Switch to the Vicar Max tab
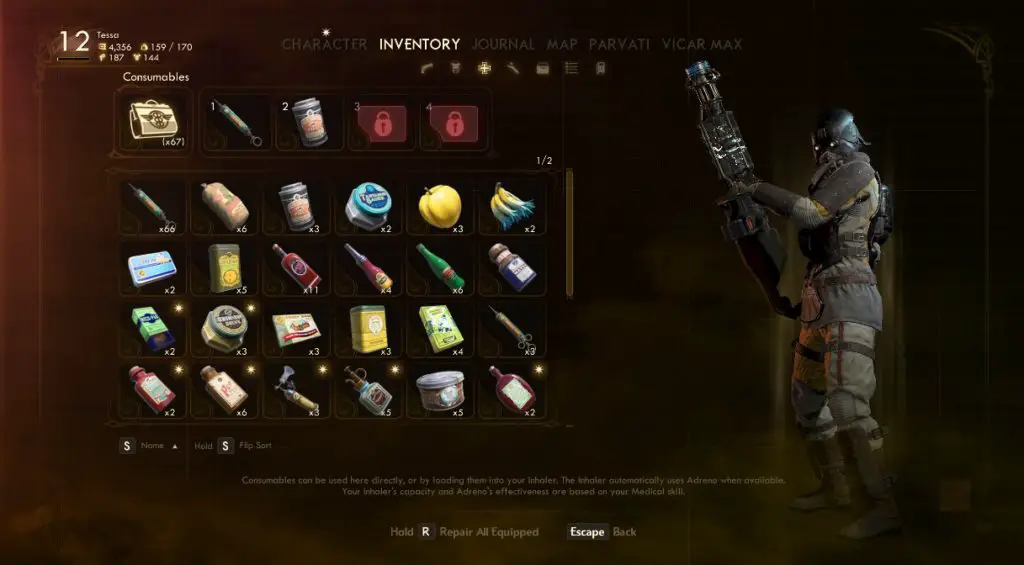Image resolution: width=1024 pixels, height=565 pixels. tap(701, 44)
